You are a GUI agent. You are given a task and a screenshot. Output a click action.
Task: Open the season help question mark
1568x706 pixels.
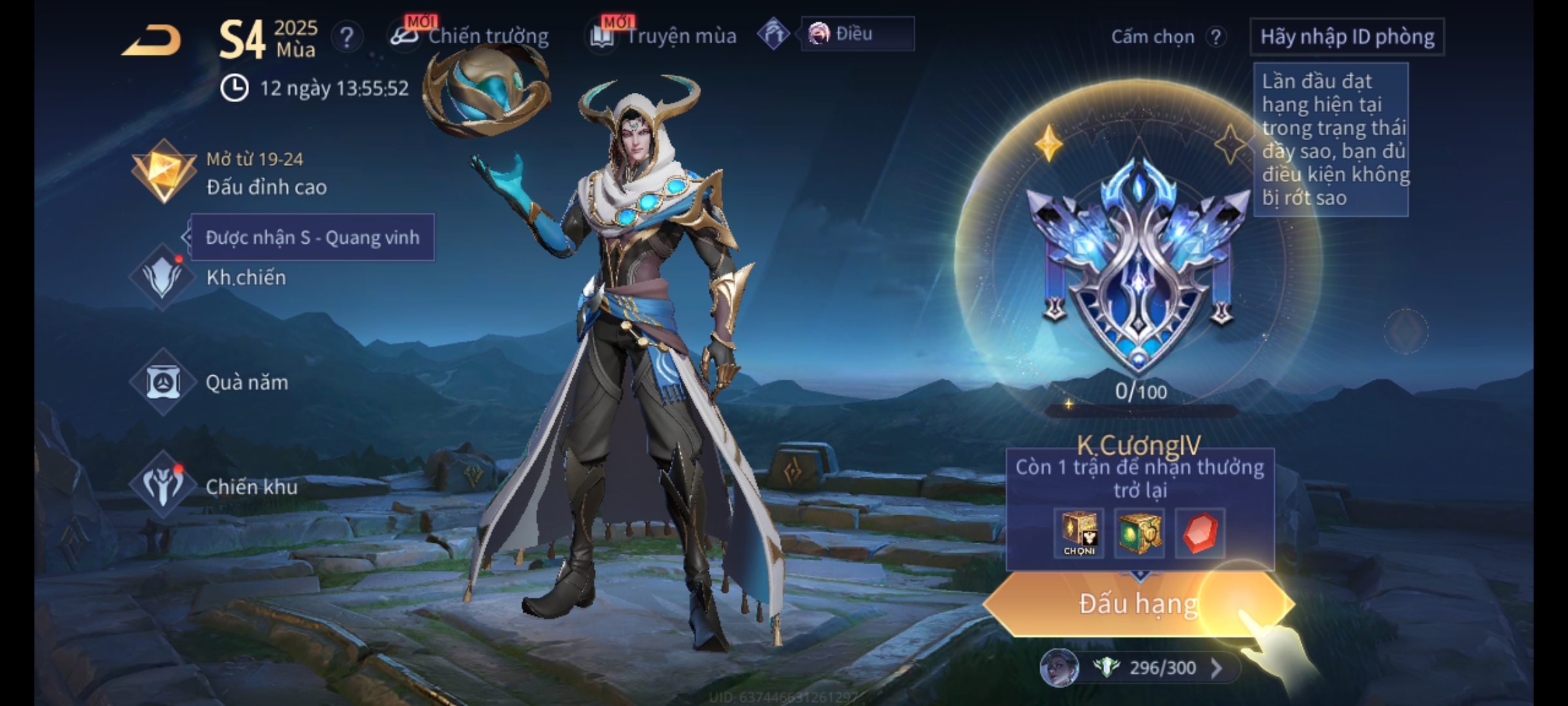(346, 37)
